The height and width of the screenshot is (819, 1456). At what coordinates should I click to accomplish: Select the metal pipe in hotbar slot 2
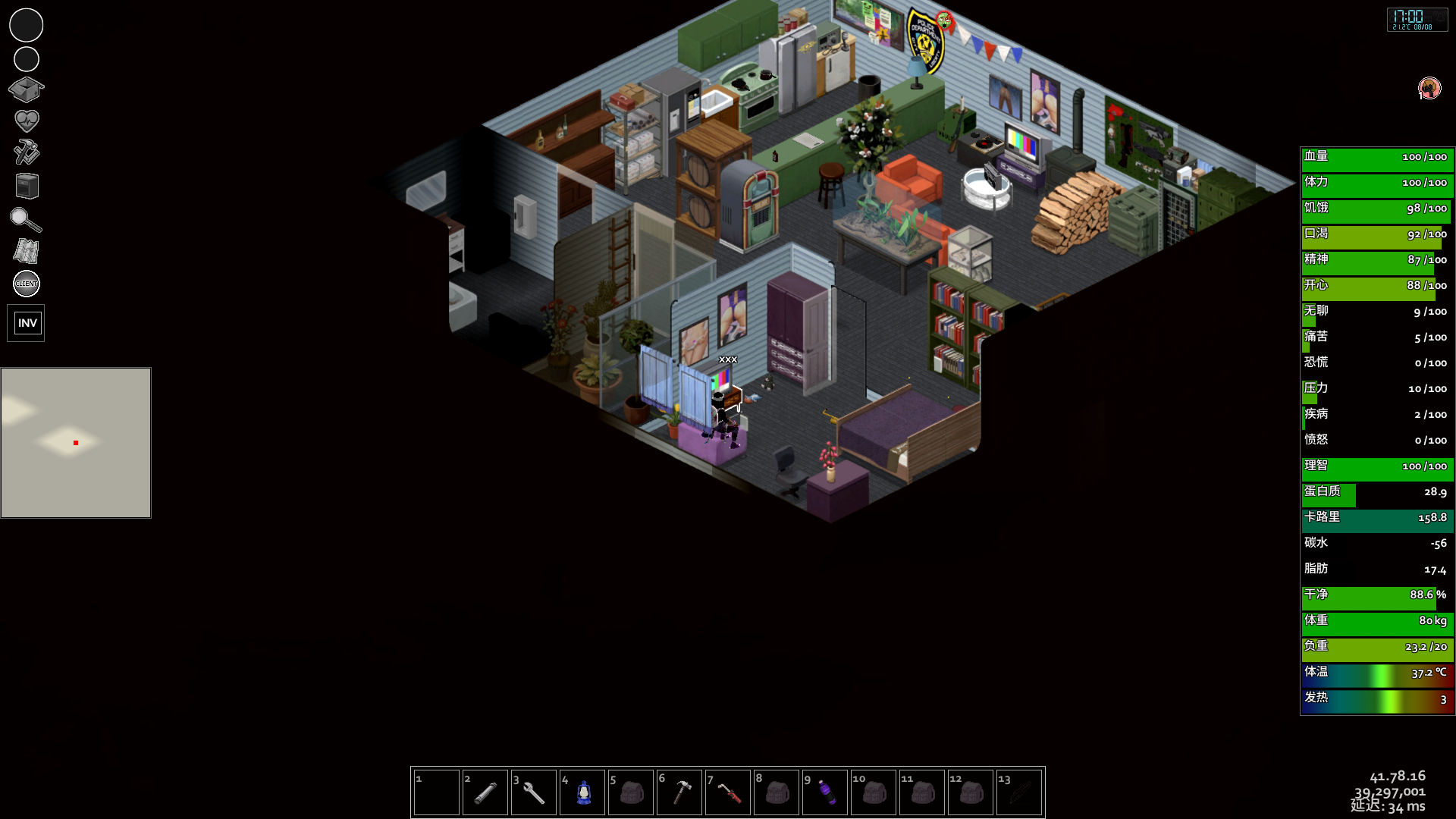click(485, 792)
